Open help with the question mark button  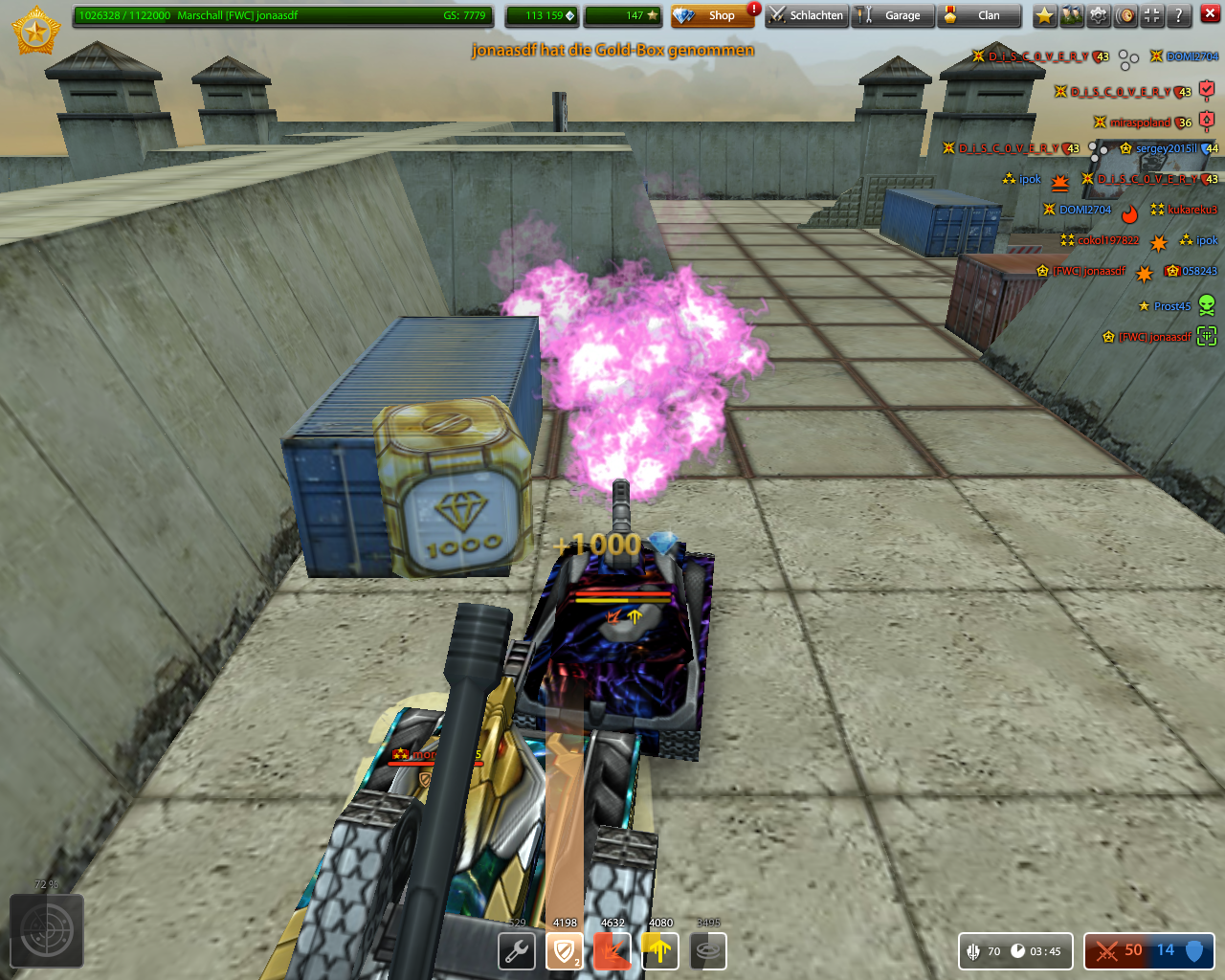pyautogui.click(x=1179, y=15)
